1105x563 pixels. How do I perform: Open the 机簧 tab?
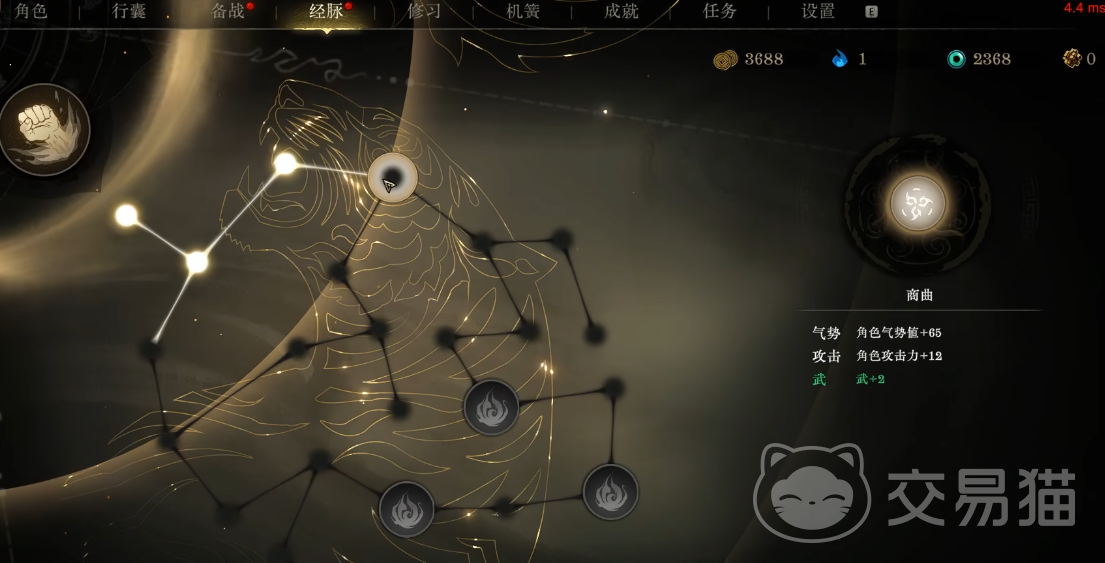tap(523, 12)
